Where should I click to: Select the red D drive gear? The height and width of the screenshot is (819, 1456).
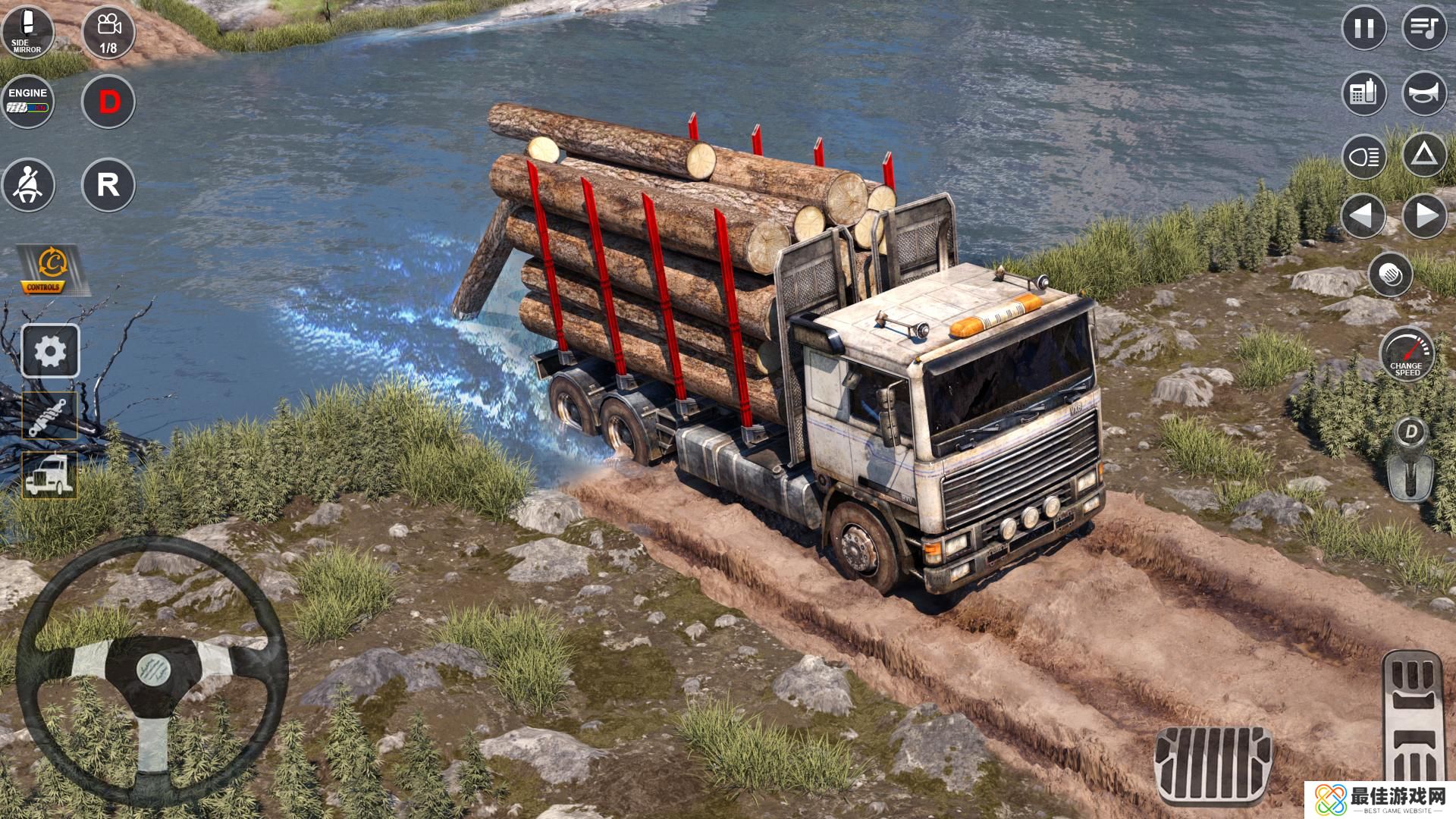pyautogui.click(x=108, y=102)
